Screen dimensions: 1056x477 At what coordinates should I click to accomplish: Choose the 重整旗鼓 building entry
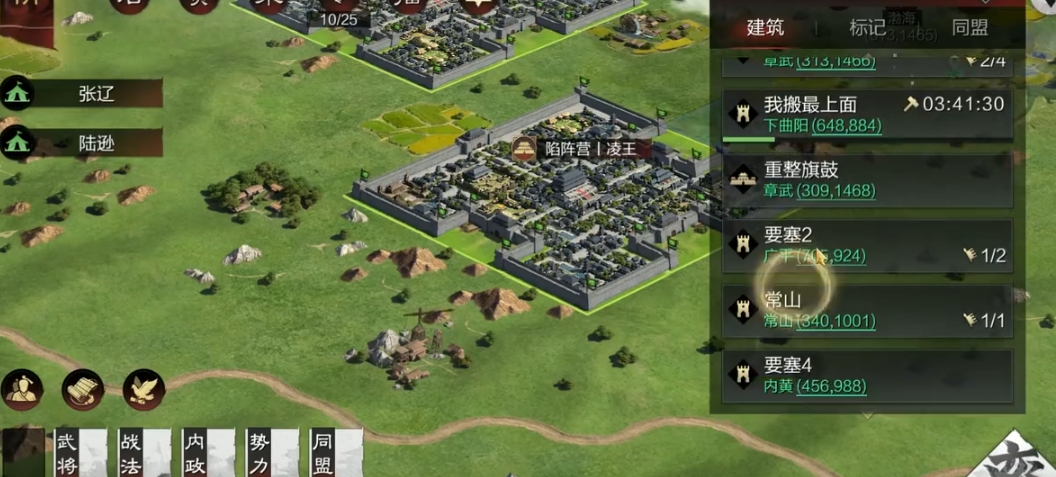point(867,180)
